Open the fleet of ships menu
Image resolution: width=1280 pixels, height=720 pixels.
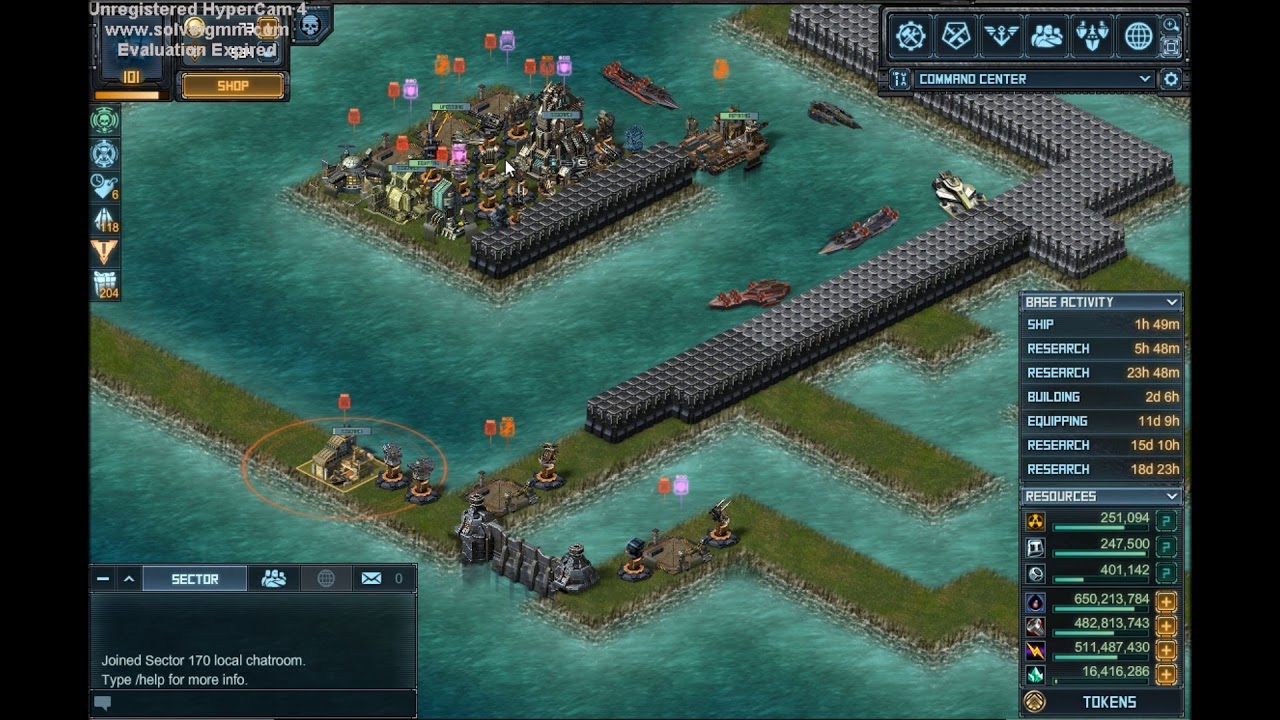point(1092,36)
